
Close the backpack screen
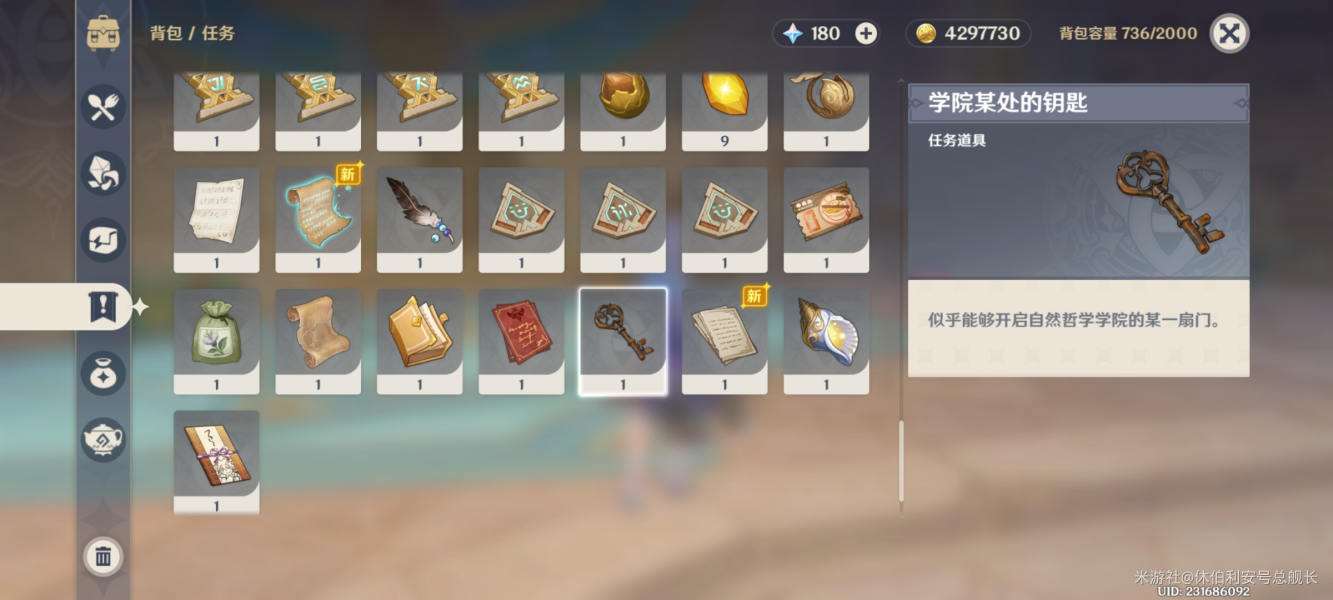click(1230, 33)
